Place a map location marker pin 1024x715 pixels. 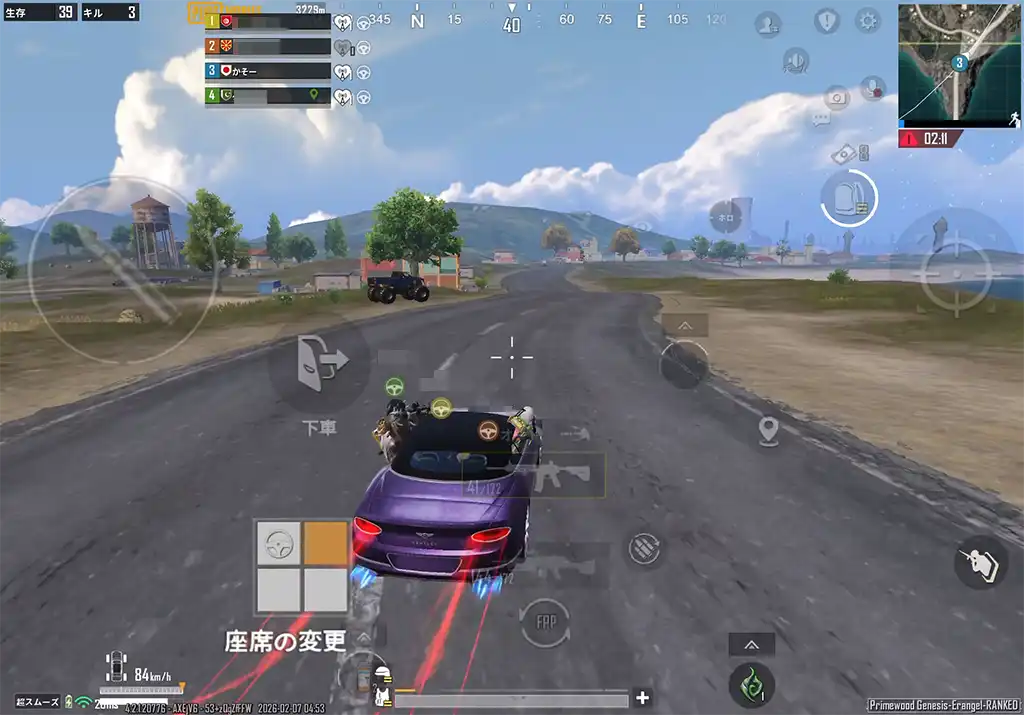pyautogui.click(x=768, y=431)
